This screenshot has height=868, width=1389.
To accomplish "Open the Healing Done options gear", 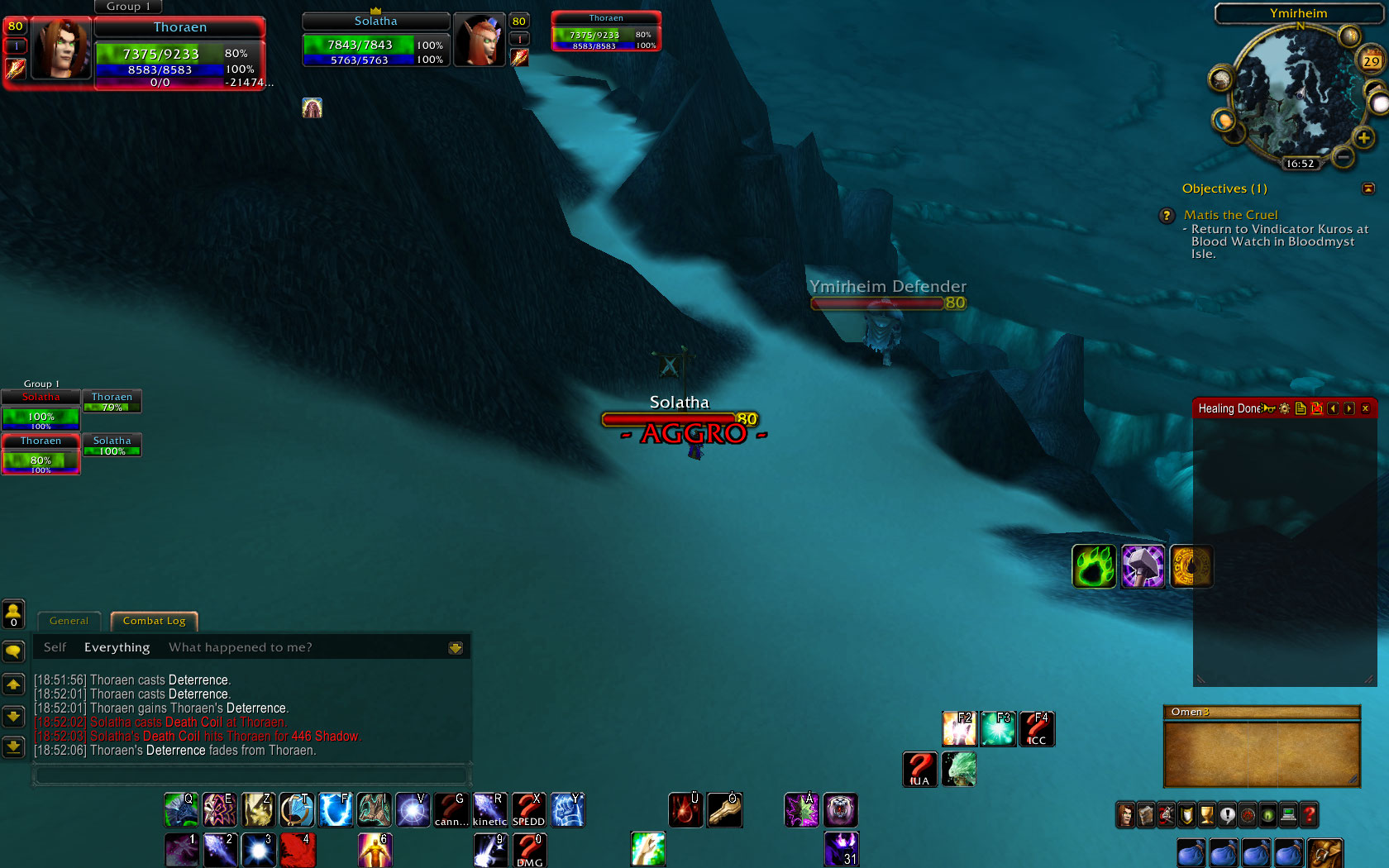I will pos(1284,408).
